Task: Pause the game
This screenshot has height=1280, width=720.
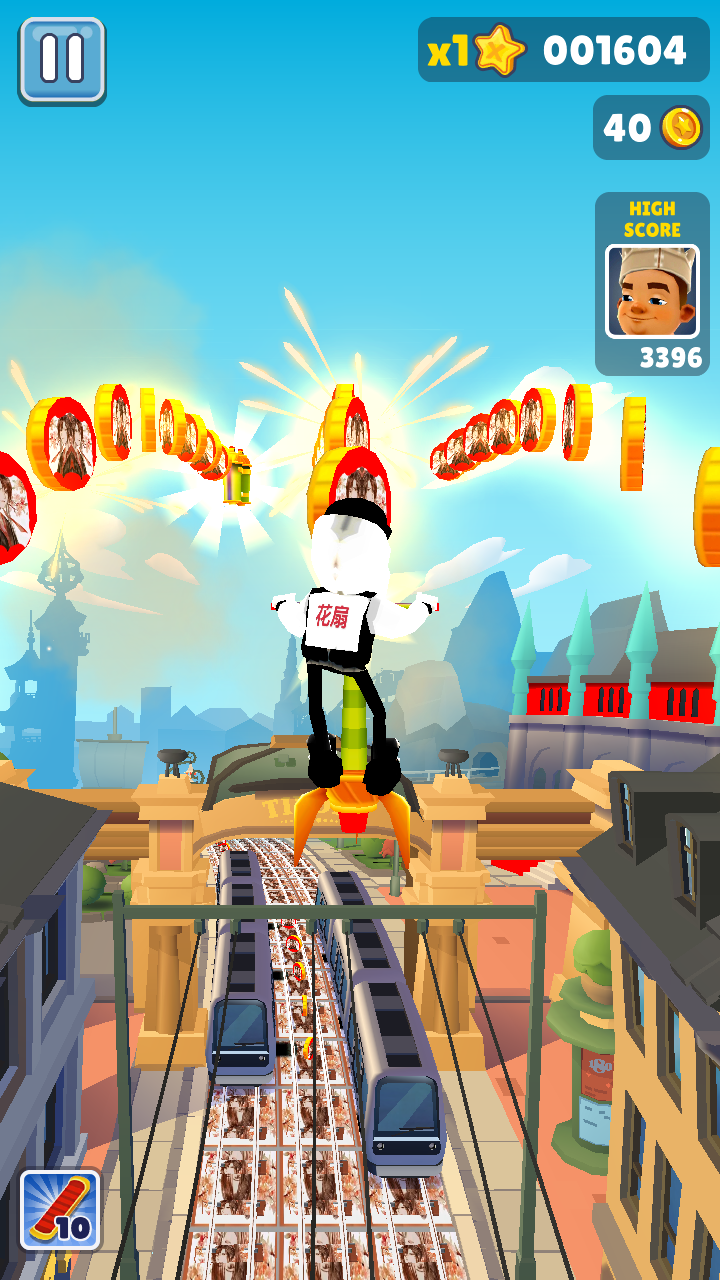Action: pyautogui.click(x=61, y=59)
